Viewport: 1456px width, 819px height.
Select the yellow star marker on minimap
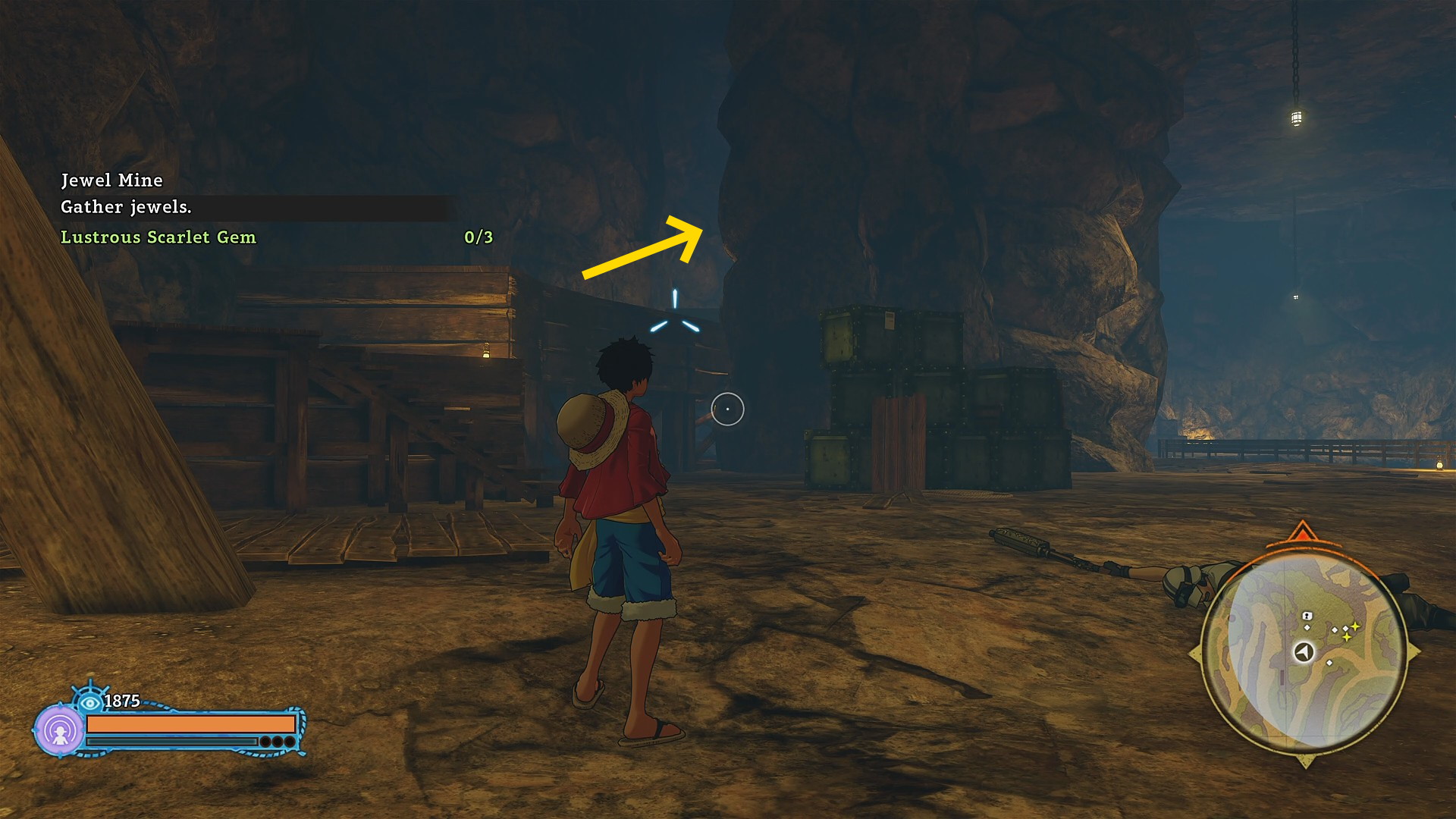click(1354, 626)
